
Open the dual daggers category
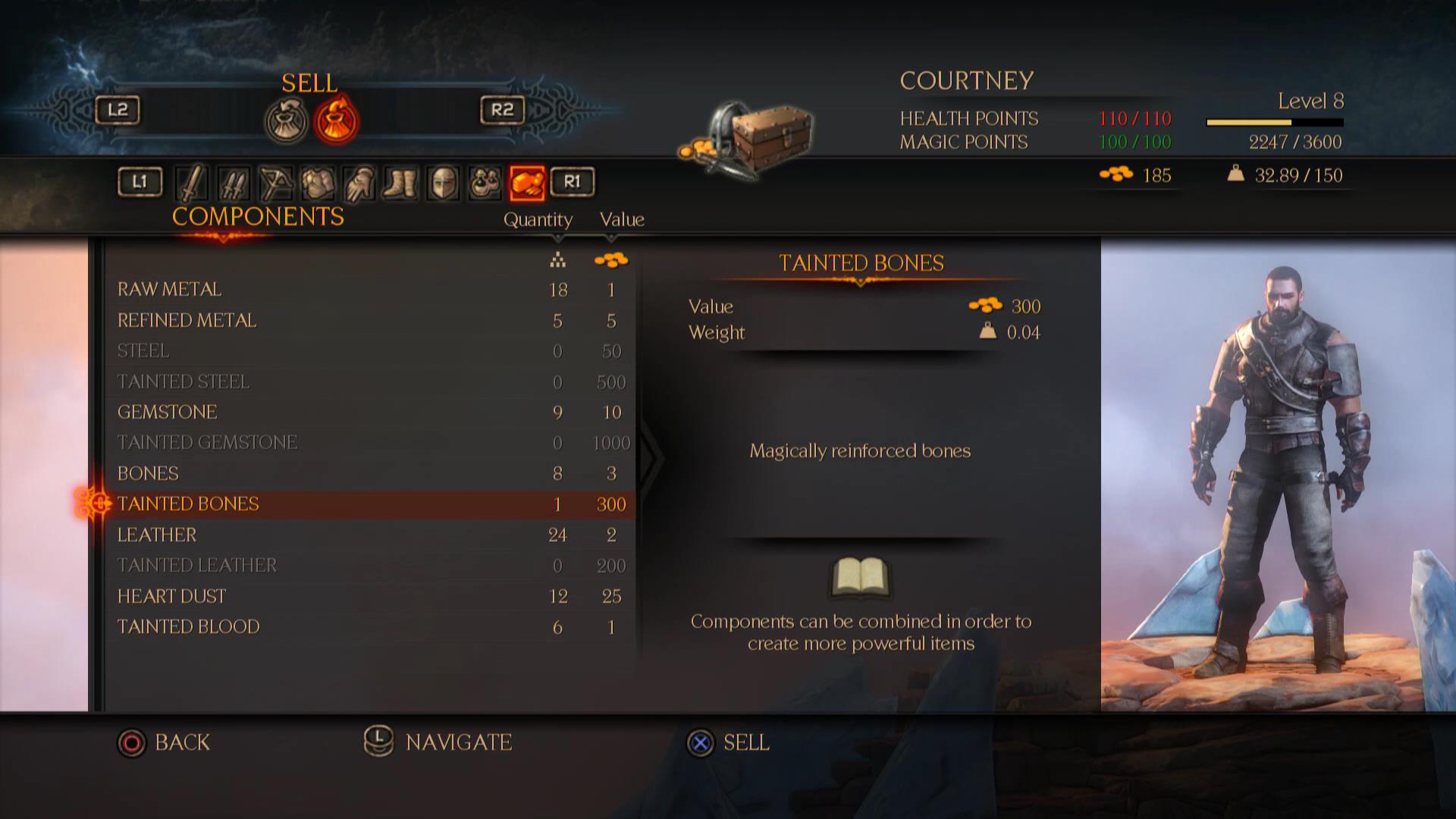(x=234, y=183)
